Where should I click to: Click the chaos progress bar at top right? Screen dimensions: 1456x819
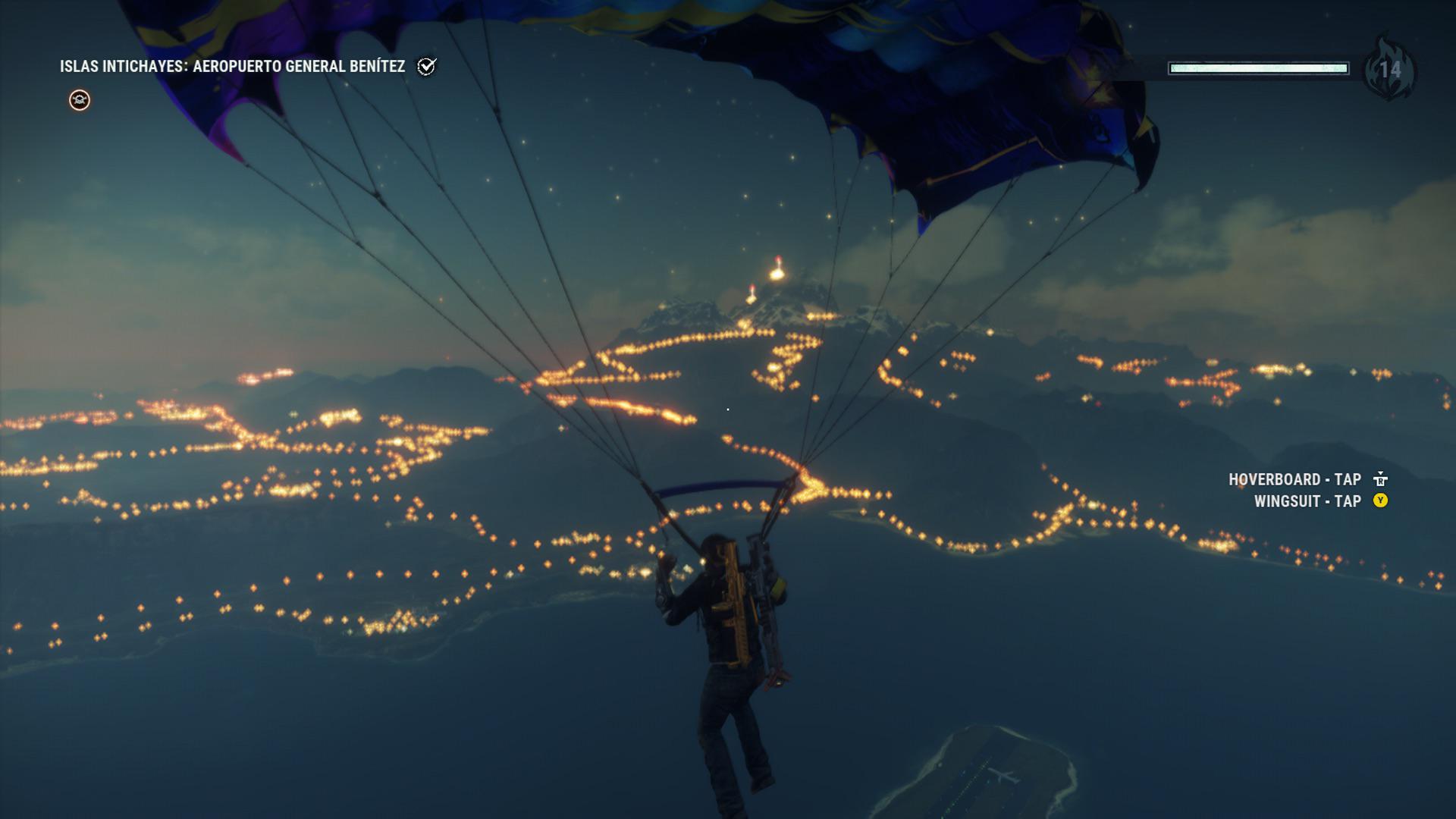tap(1259, 68)
